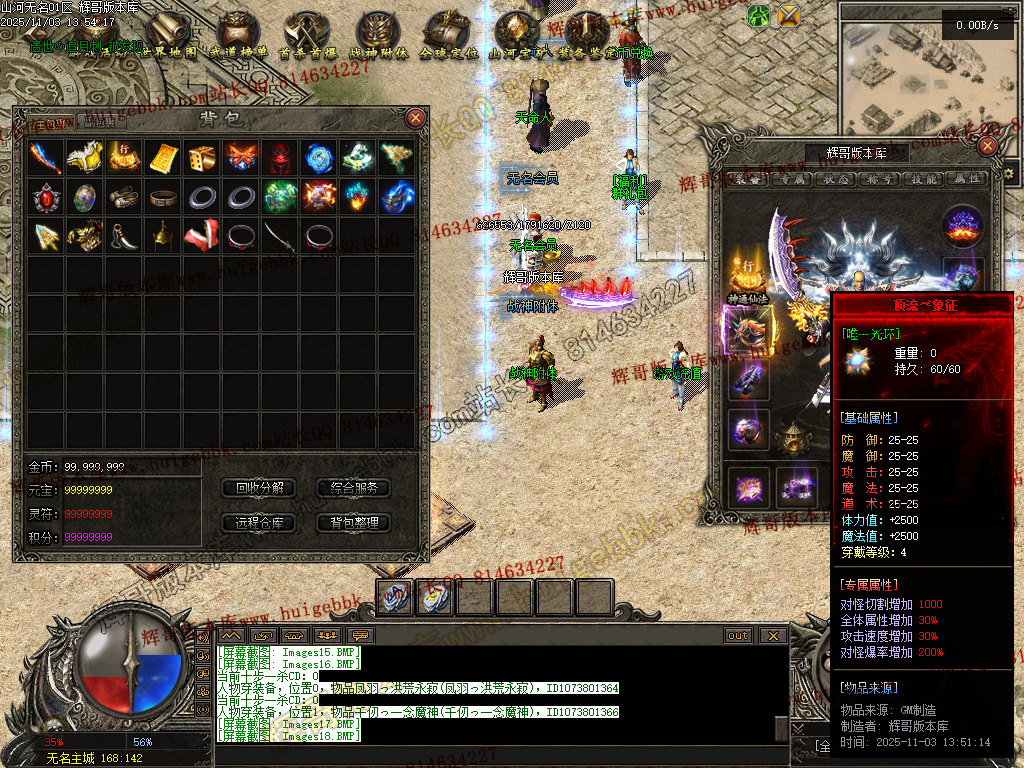The image size is (1024, 768).
Task: Select the golden helmet in the bag
Action: pos(162,236)
